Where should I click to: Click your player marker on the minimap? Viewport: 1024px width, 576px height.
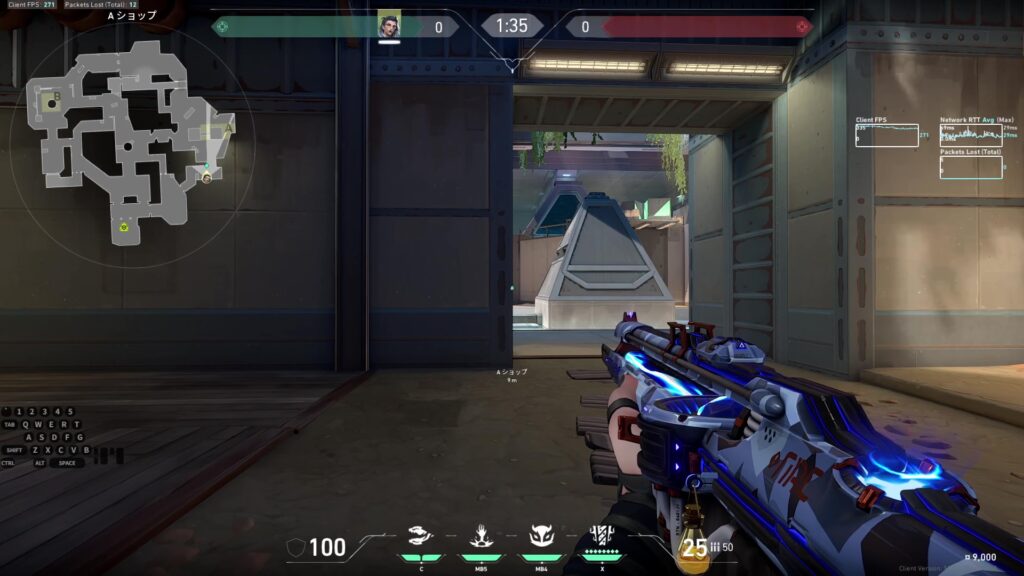pos(207,175)
